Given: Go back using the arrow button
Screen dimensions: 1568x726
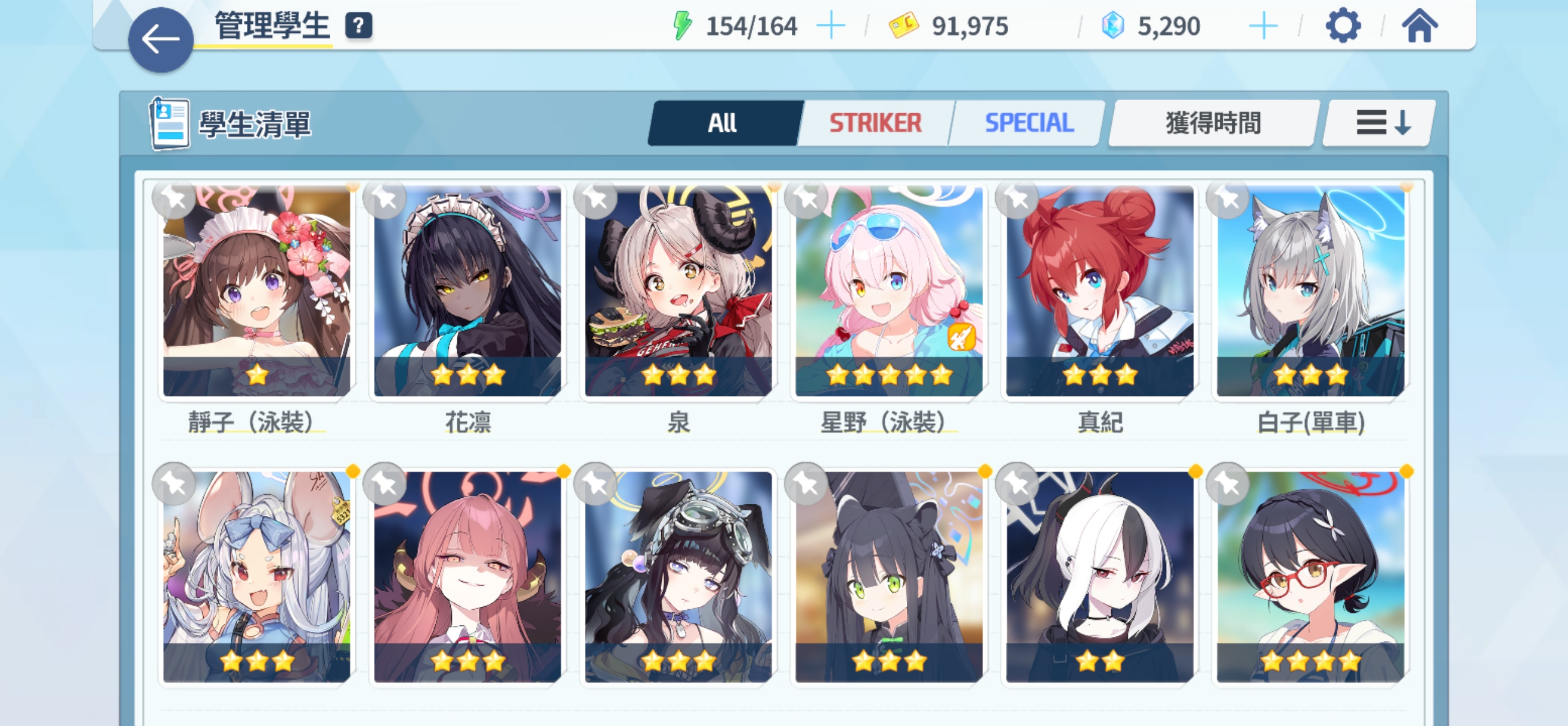Looking at the screenshot, I should point(161,40).
